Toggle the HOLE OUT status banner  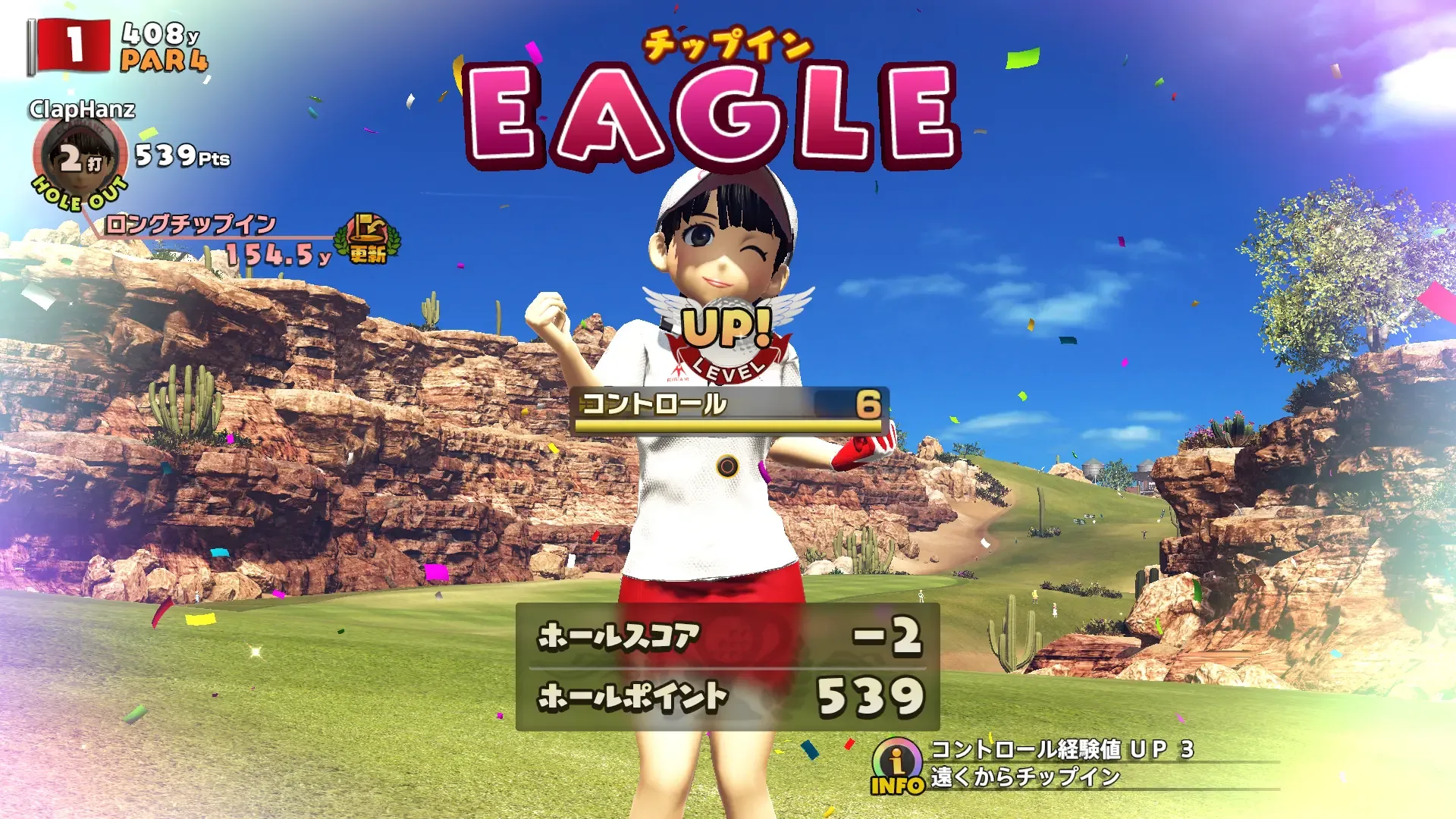(x=78, y=195)
